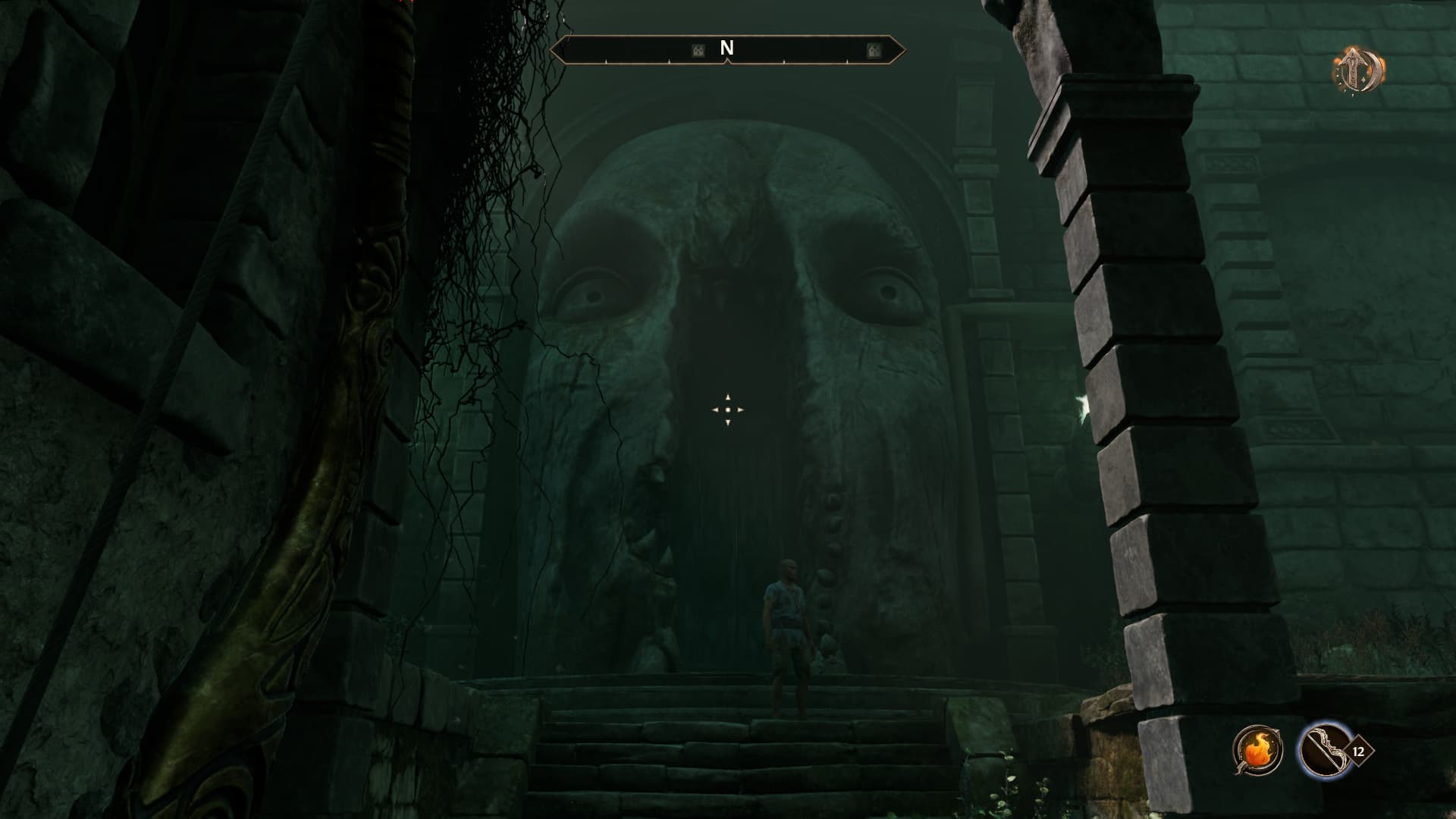
Task: Select the right-hand location marker on the compass
Action: 873,51
